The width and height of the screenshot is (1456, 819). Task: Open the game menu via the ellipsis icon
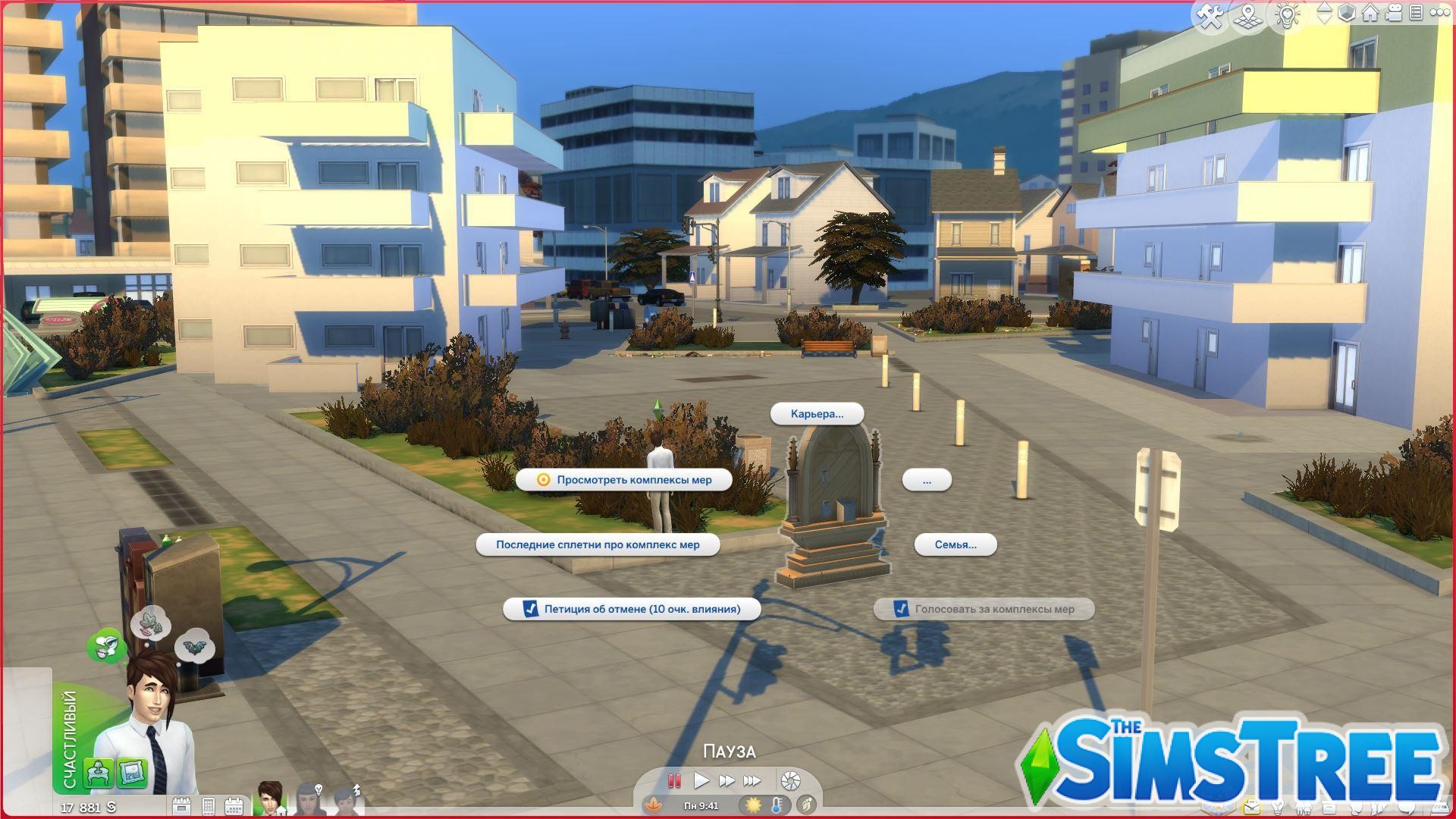click(x=1442, y=11)
